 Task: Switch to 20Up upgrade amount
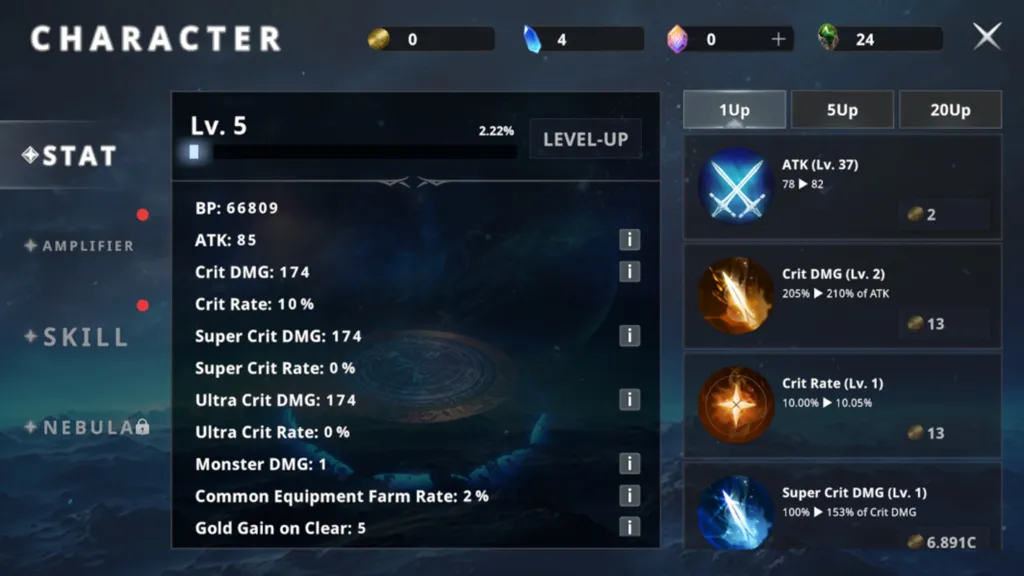coord(950,110)
